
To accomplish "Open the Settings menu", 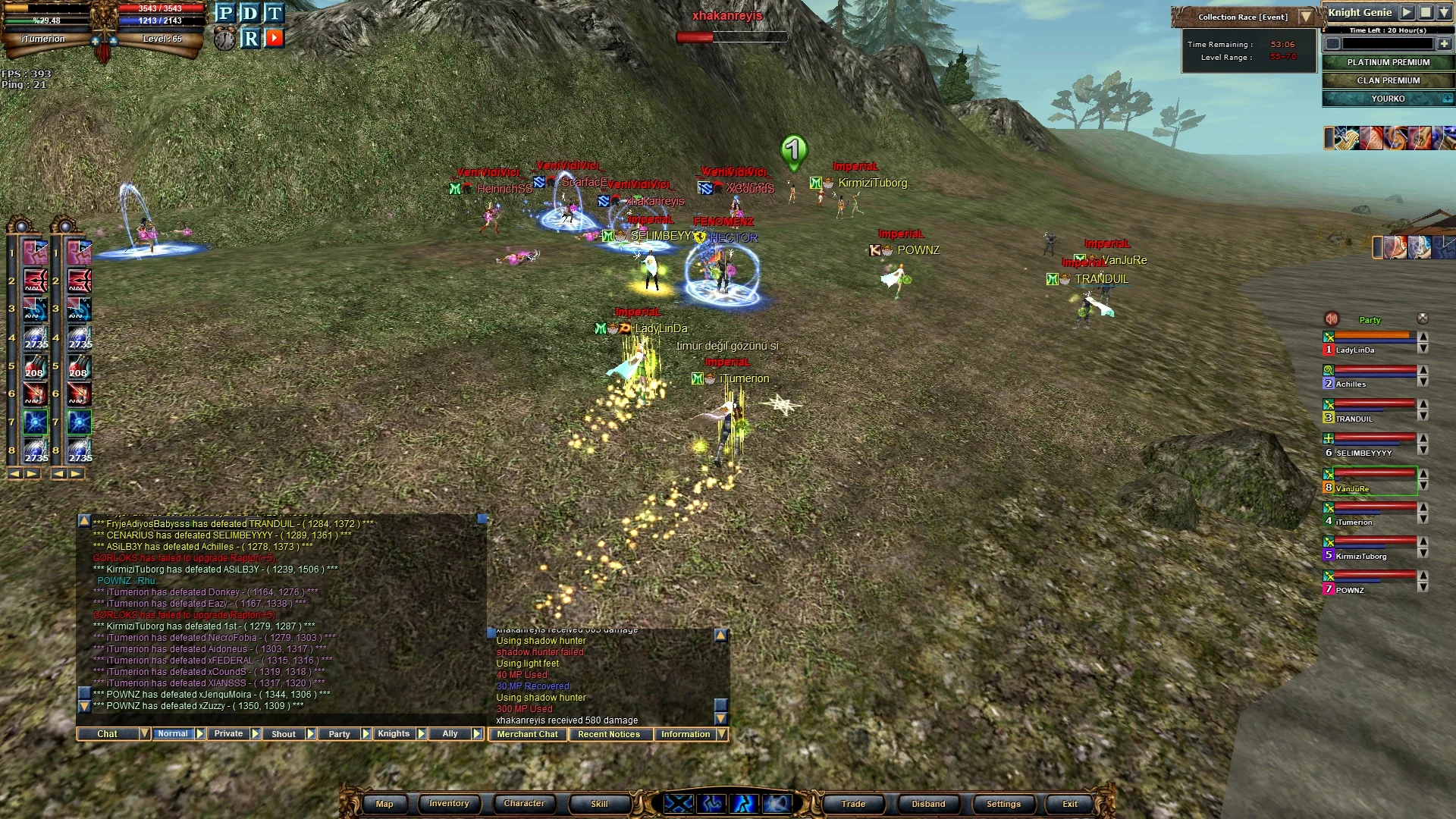I will (1003, 804).
